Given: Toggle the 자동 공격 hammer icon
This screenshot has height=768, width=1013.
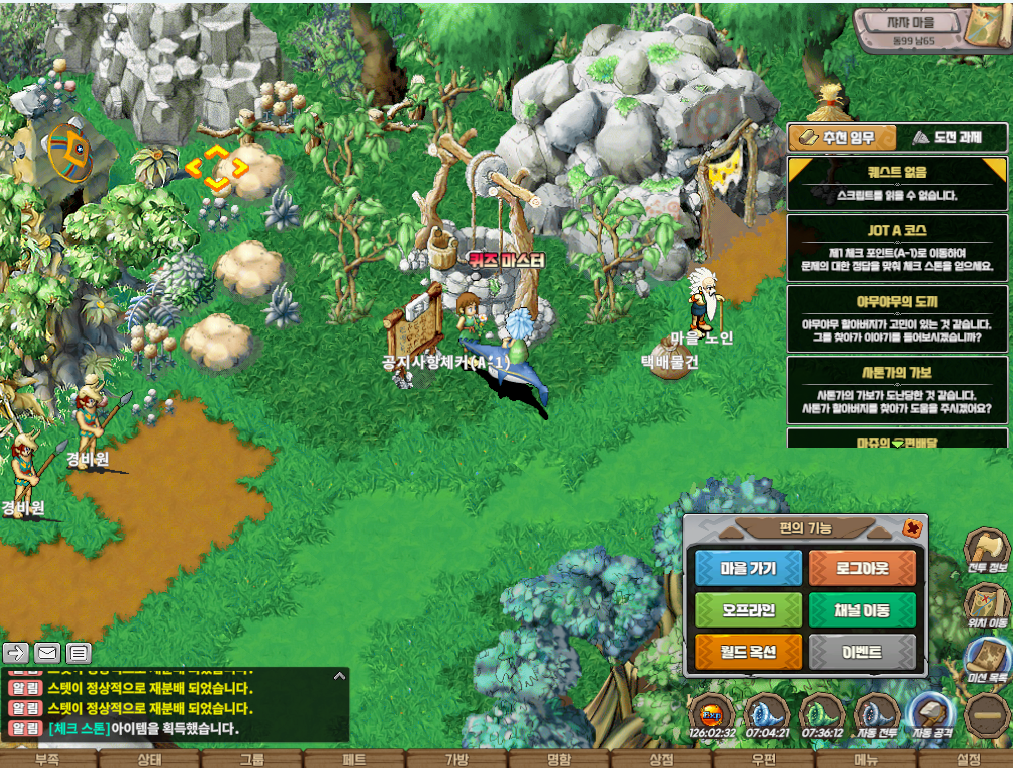Looking at the screenshot, I should 931,715.
